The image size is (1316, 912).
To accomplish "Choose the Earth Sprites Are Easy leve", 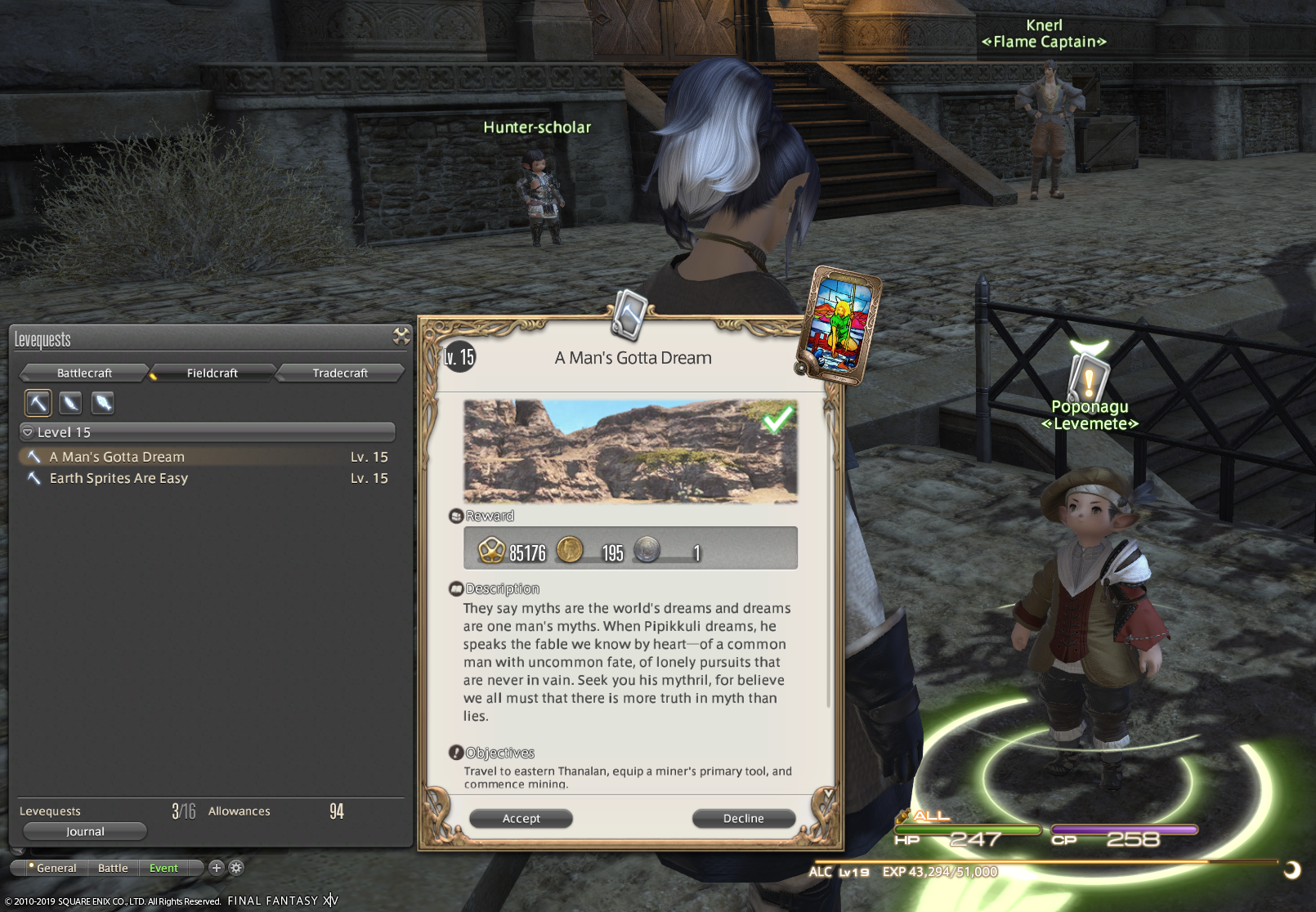I will pos(119,478).
